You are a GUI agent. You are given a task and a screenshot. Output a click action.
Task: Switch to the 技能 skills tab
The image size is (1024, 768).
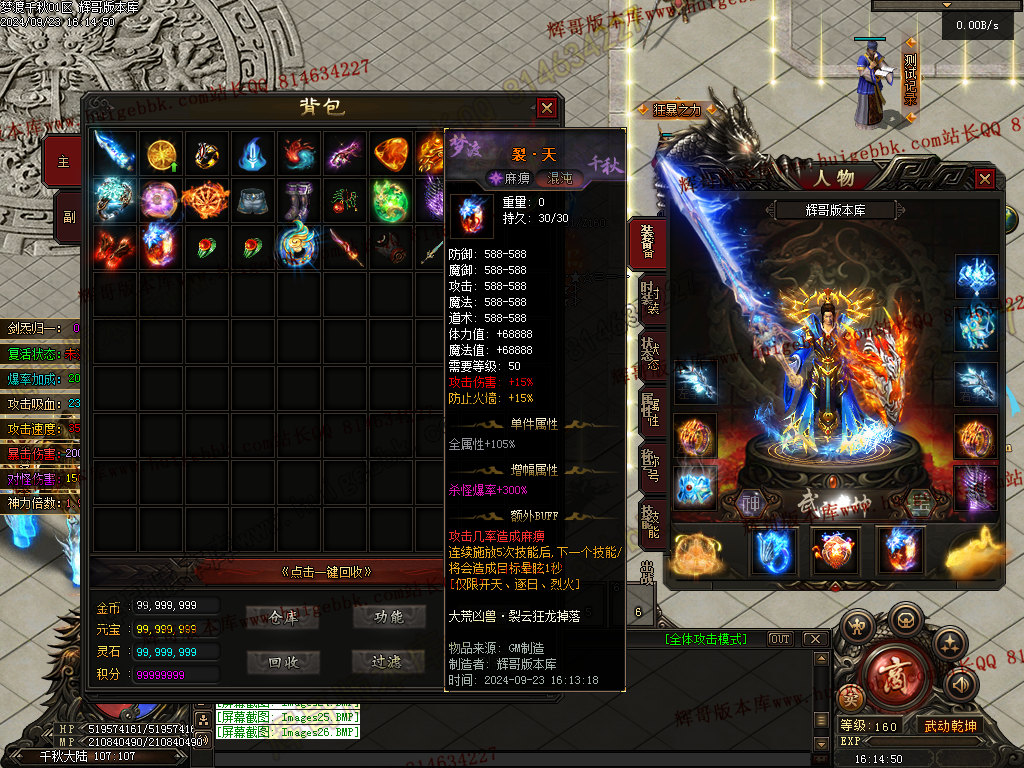click(x=650, y=520)
